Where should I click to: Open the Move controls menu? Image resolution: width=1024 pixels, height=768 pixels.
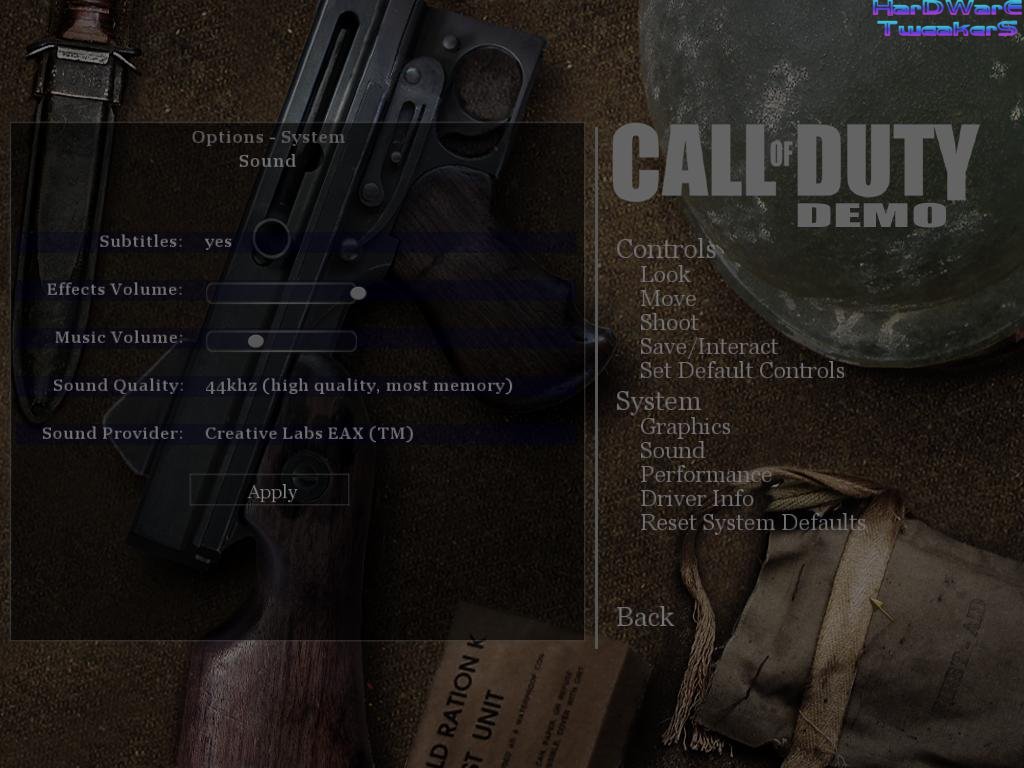click(x=667, y=298)
